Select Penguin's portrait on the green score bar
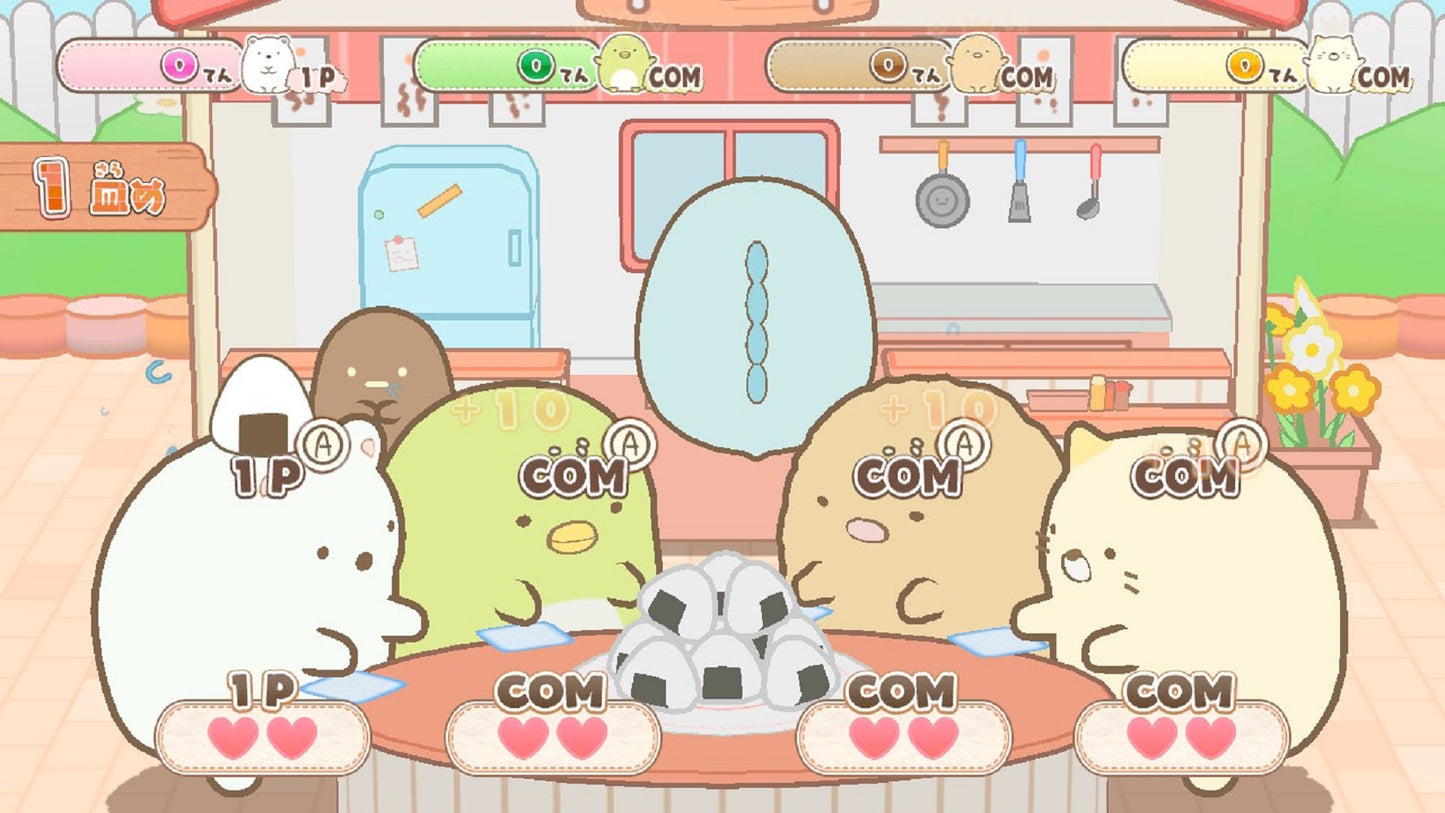The width and height of the screenshot is (1445, 813). tap(626, 65)
